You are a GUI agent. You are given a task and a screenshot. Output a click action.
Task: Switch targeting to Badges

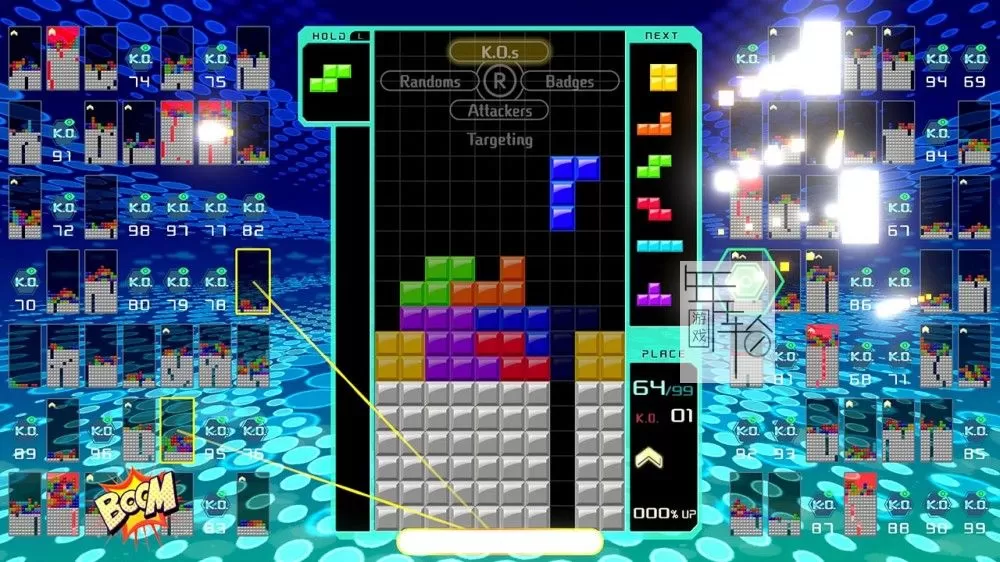[569, 81]
